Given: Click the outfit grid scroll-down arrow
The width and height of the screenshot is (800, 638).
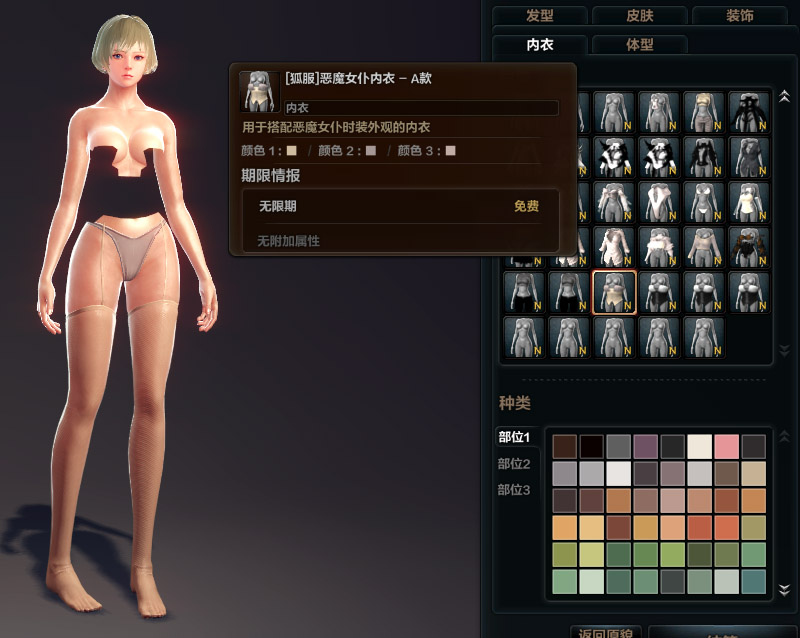Looking at the screenshot, I should click(x=784, y=351).
